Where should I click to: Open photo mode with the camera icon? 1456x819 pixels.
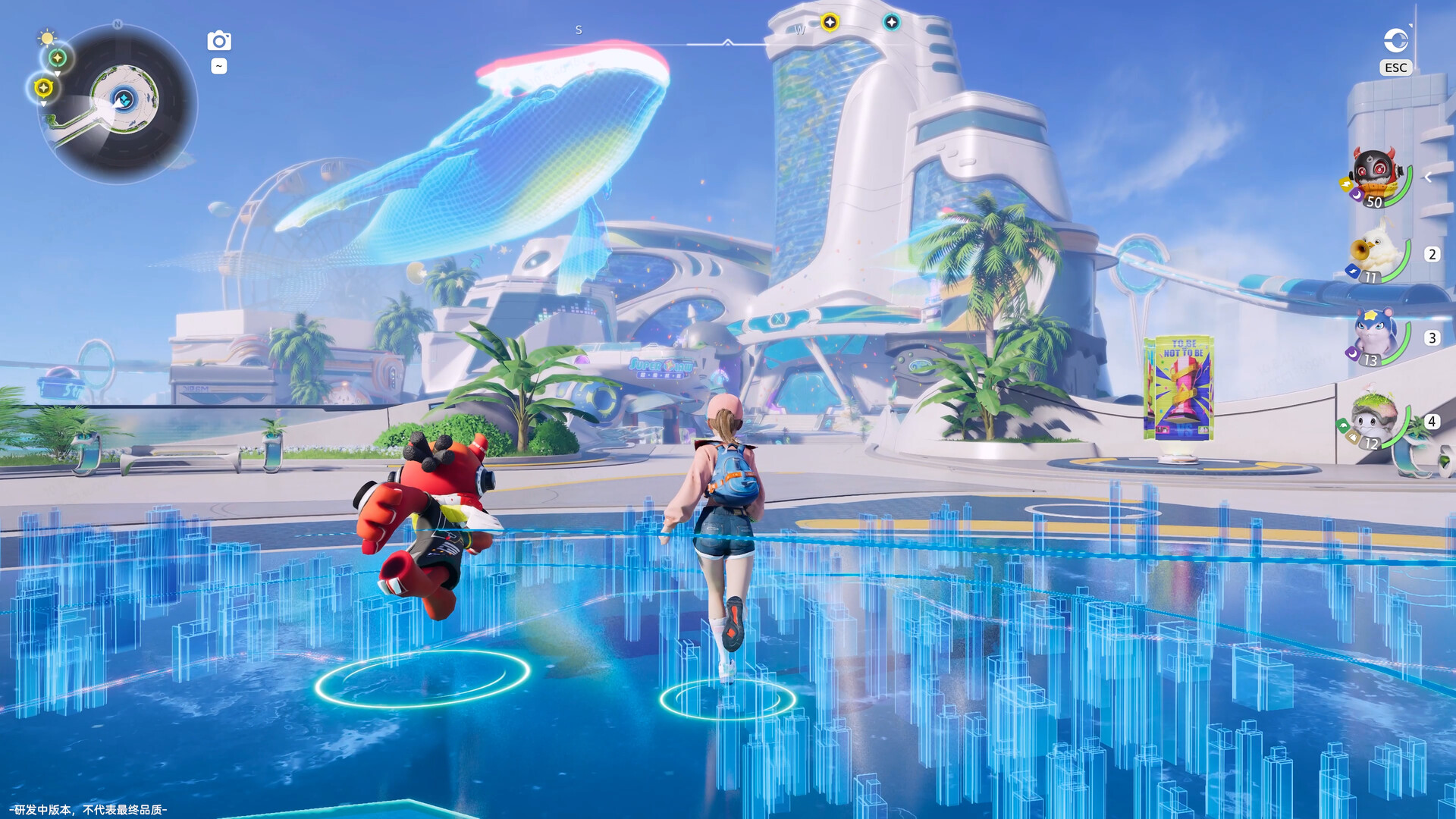(219, 41)
